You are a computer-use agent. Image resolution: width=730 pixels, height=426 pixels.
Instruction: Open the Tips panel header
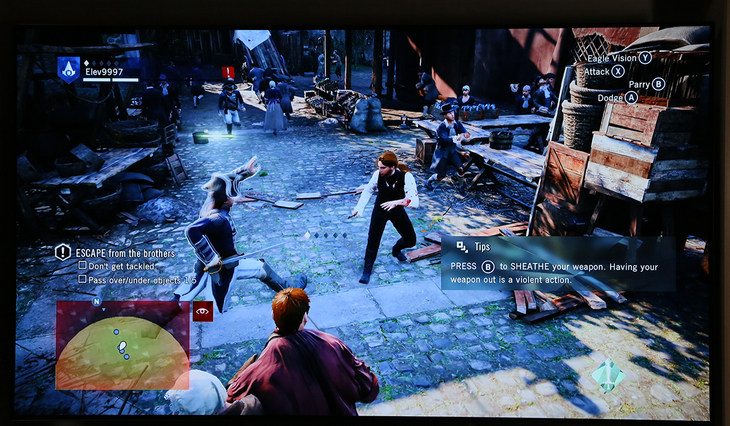[482, 246]
